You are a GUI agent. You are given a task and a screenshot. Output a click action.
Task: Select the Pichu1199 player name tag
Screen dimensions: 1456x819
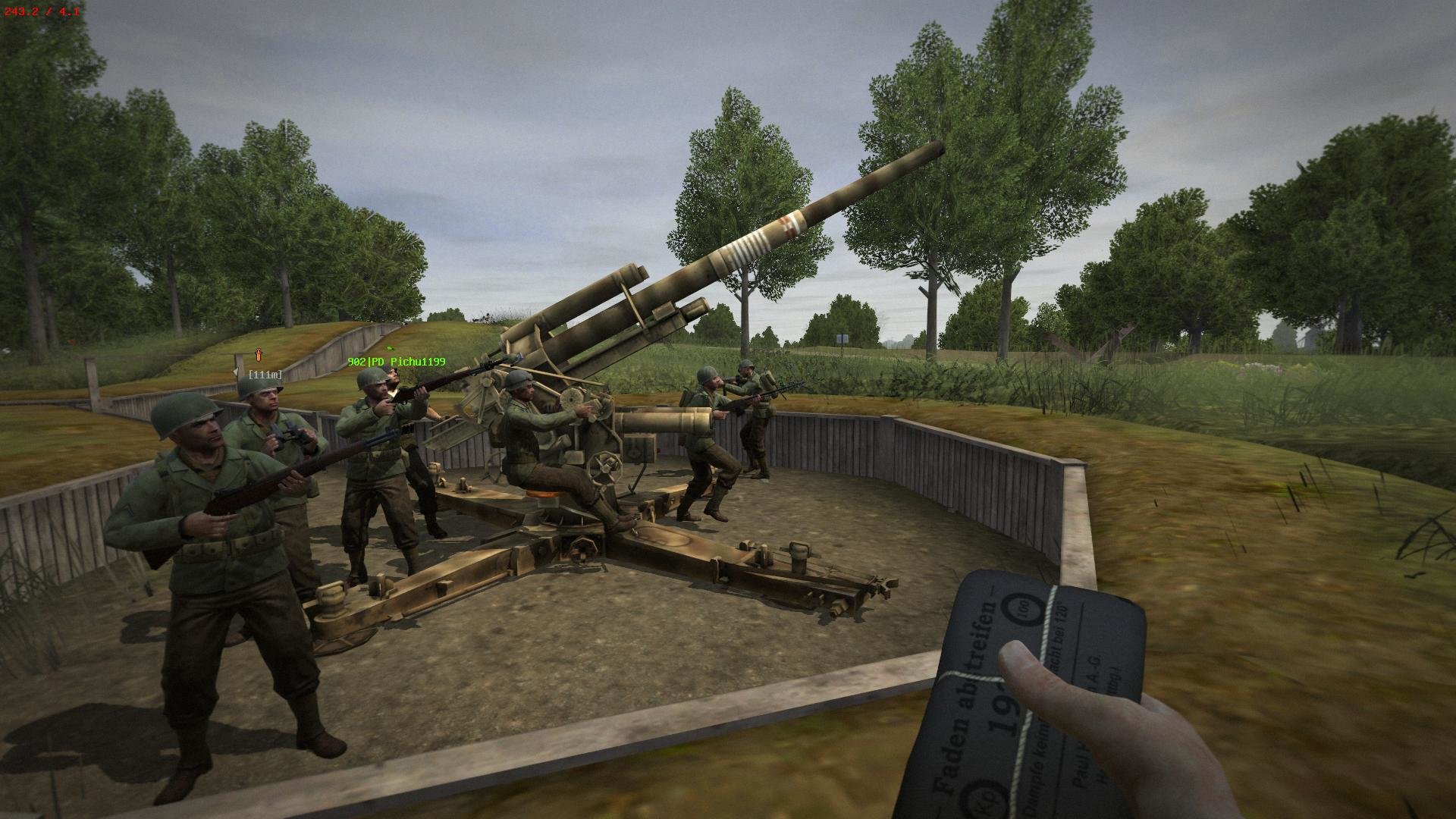click(396, 362)
